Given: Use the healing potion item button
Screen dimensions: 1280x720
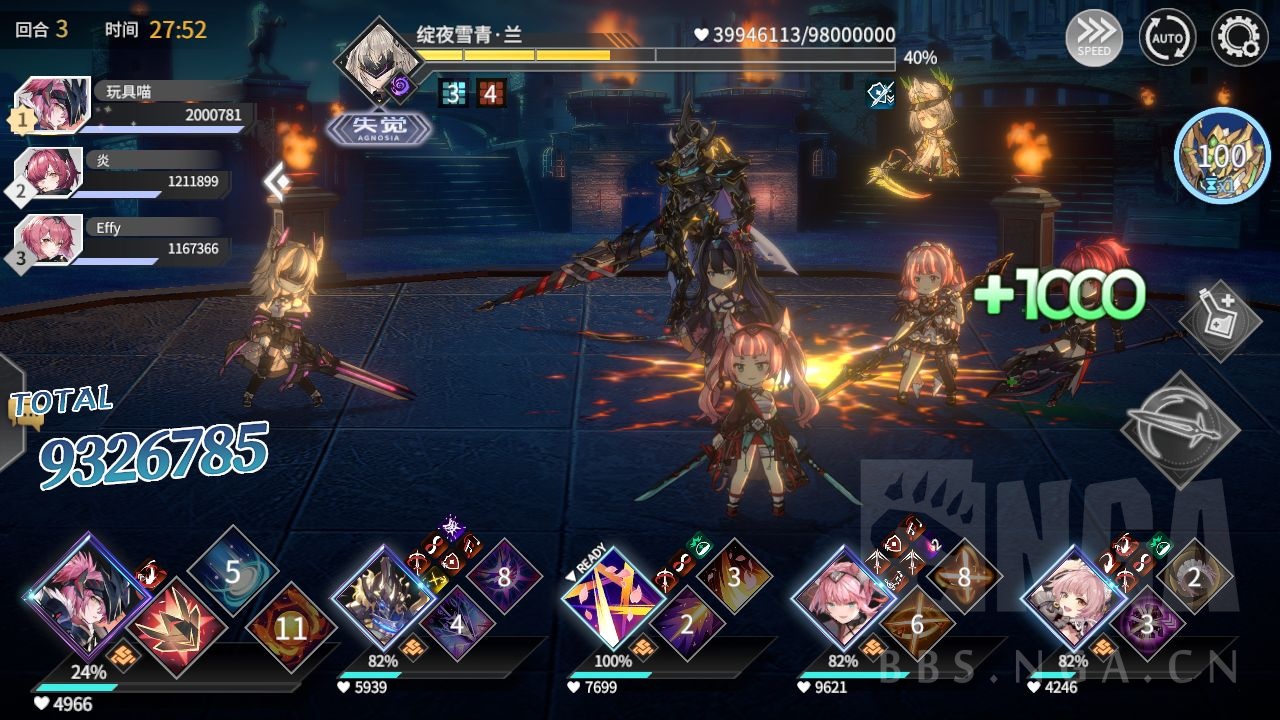Looking at the screenshot, I should click(1222, 320).
